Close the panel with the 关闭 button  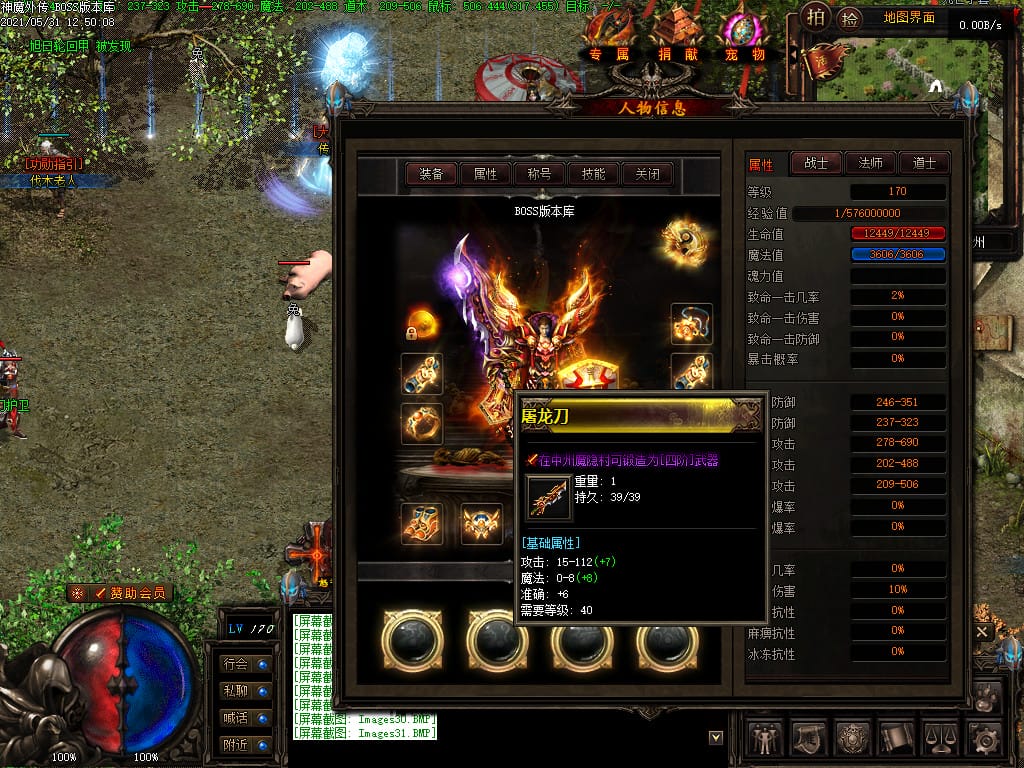(647, 174)
